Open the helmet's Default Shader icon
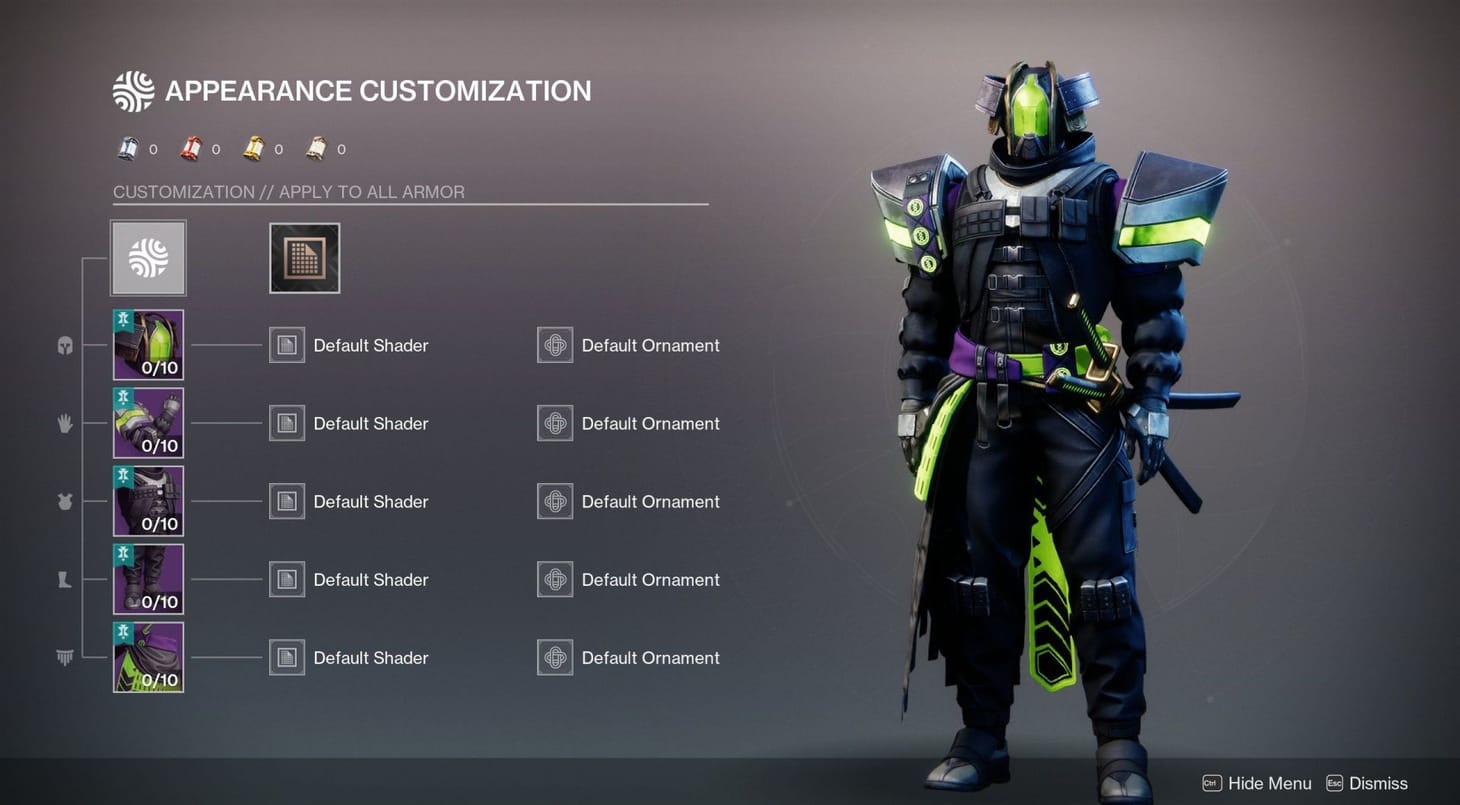1460x805 pixels. coord(287,345)
